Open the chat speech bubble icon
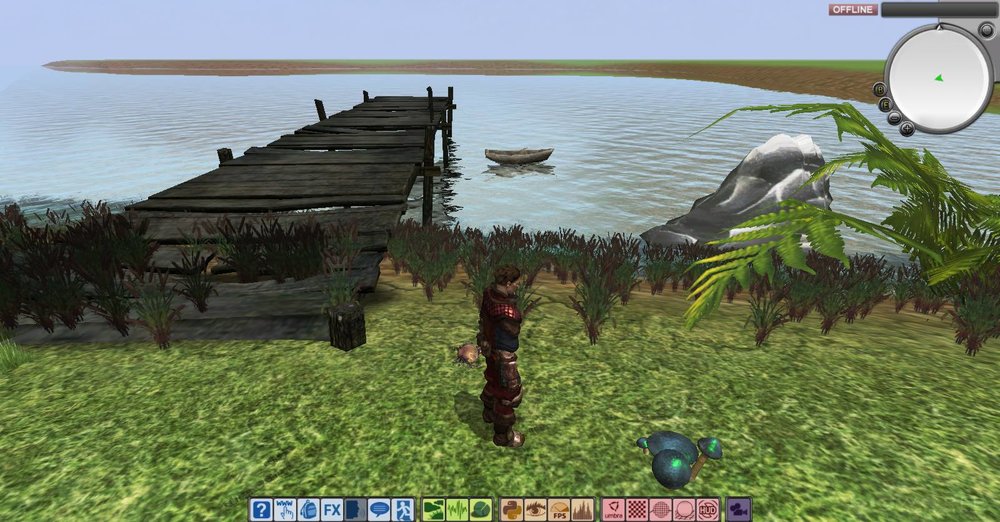 click(379, 510)
